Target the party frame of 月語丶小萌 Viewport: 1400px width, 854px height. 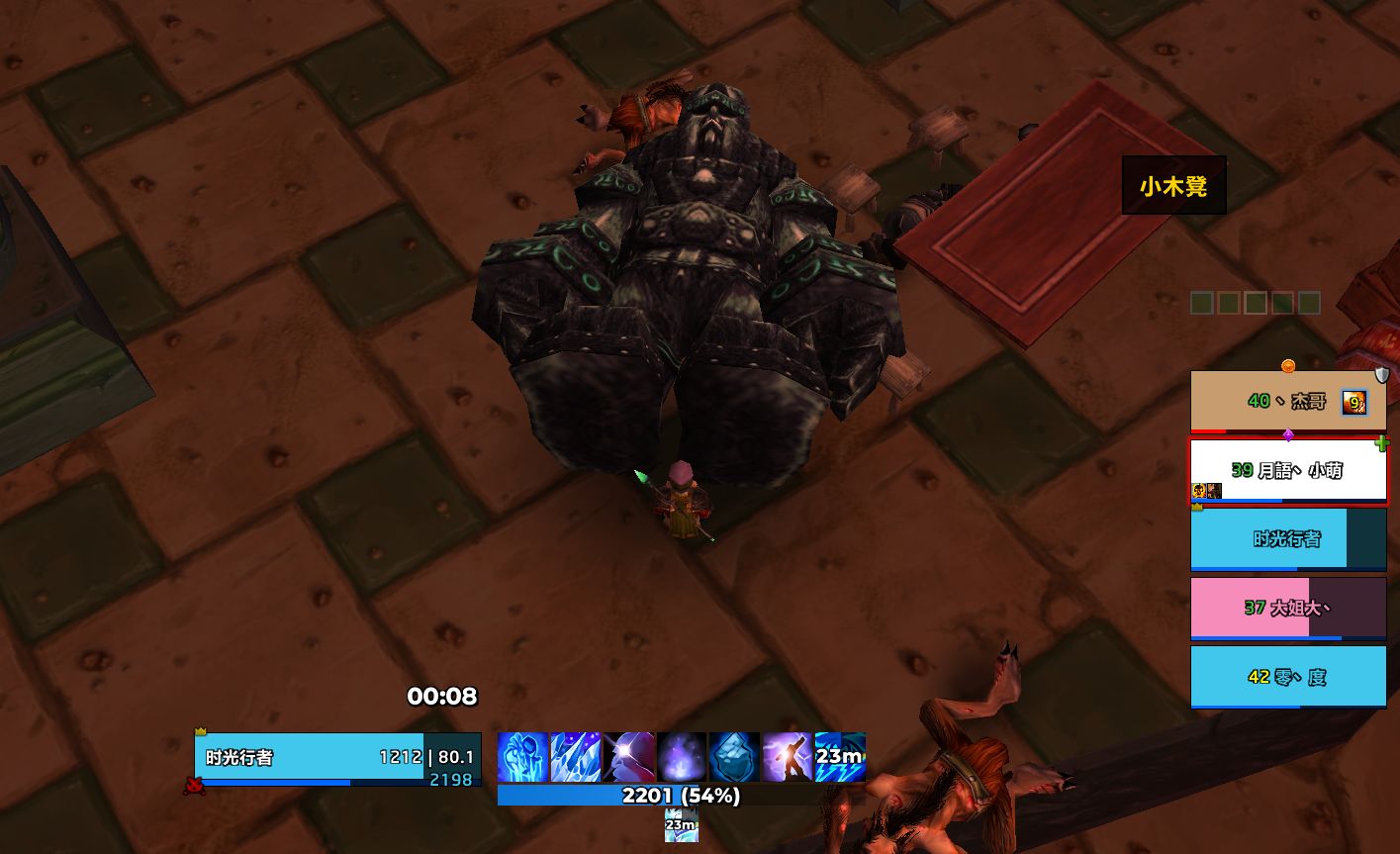(x=1287, y=471)
